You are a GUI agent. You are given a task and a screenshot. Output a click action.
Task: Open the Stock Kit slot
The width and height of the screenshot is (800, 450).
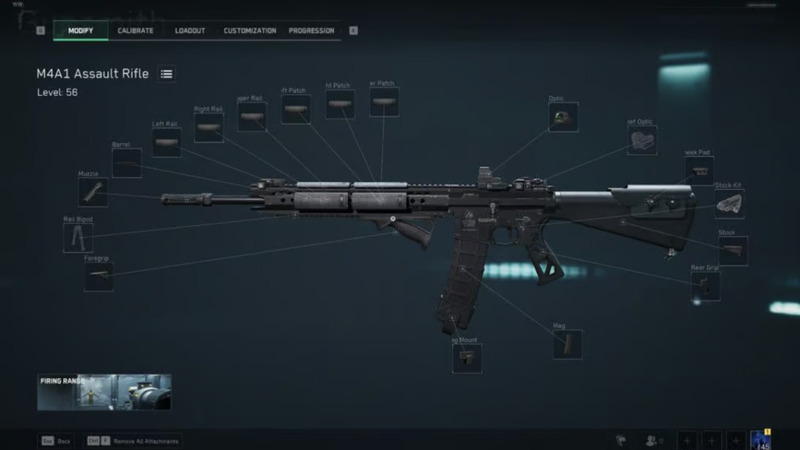pos(729,204)
